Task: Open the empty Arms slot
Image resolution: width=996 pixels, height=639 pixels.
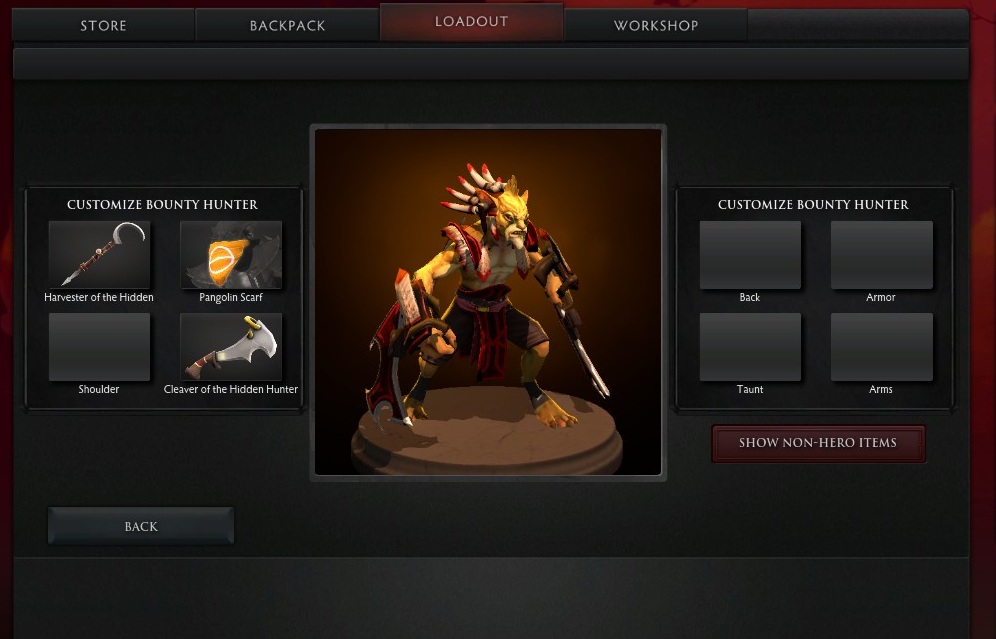Action: [881, 347]
